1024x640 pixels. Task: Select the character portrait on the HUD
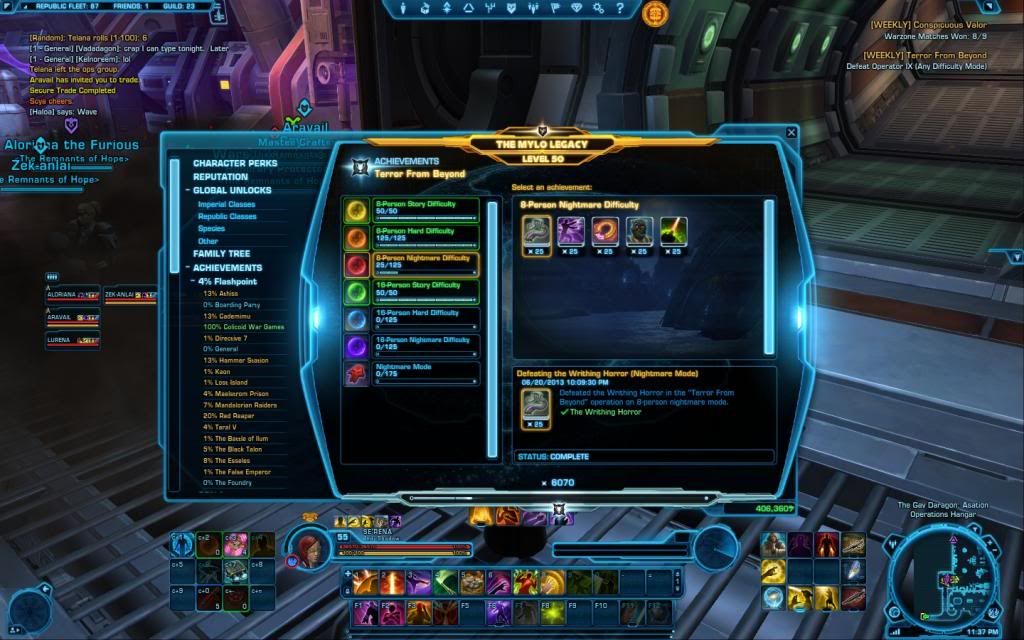(306, 543)
